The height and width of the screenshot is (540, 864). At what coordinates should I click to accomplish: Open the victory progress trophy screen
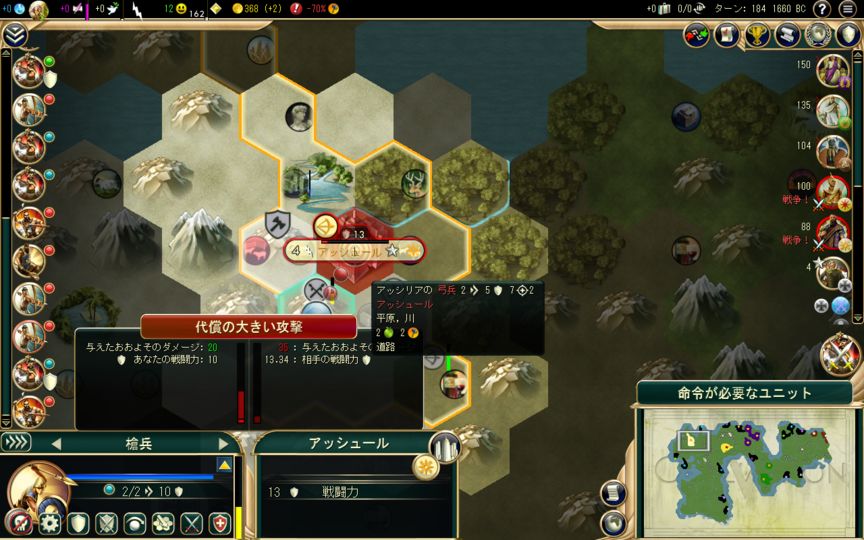(759, 35)
